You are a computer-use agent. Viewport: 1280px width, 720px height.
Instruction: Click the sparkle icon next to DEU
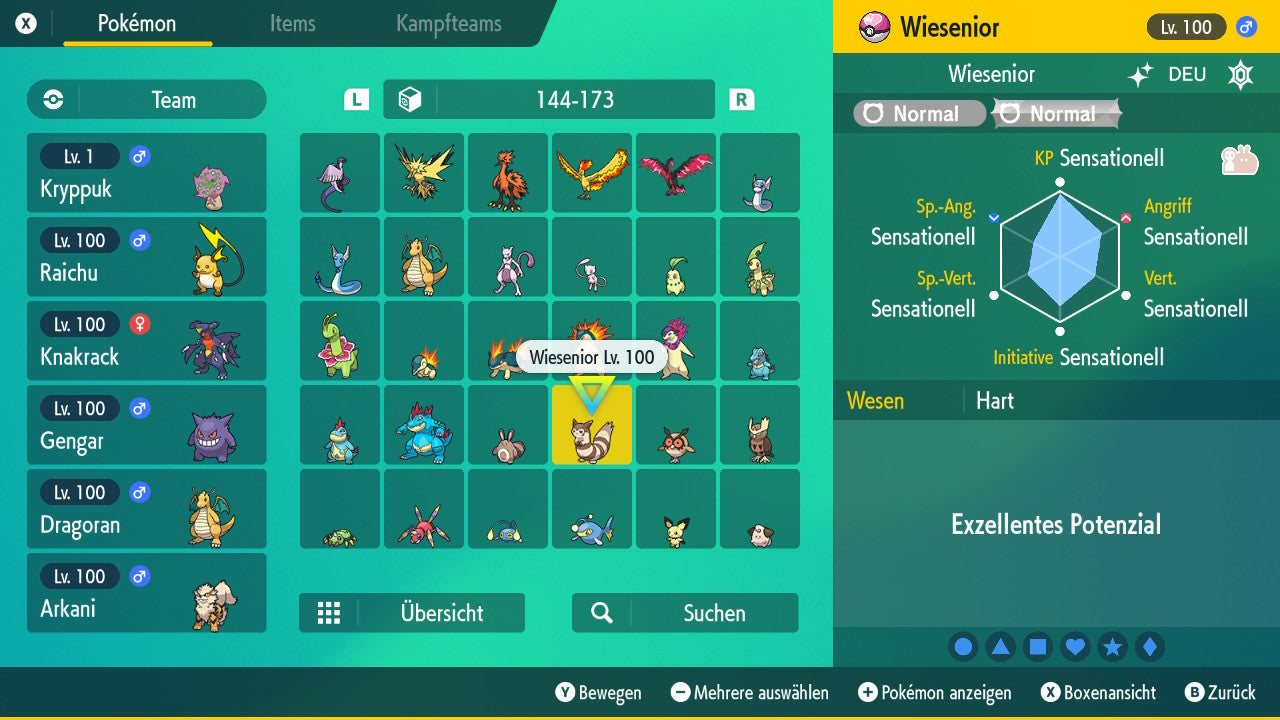(x=1139, y=73)
